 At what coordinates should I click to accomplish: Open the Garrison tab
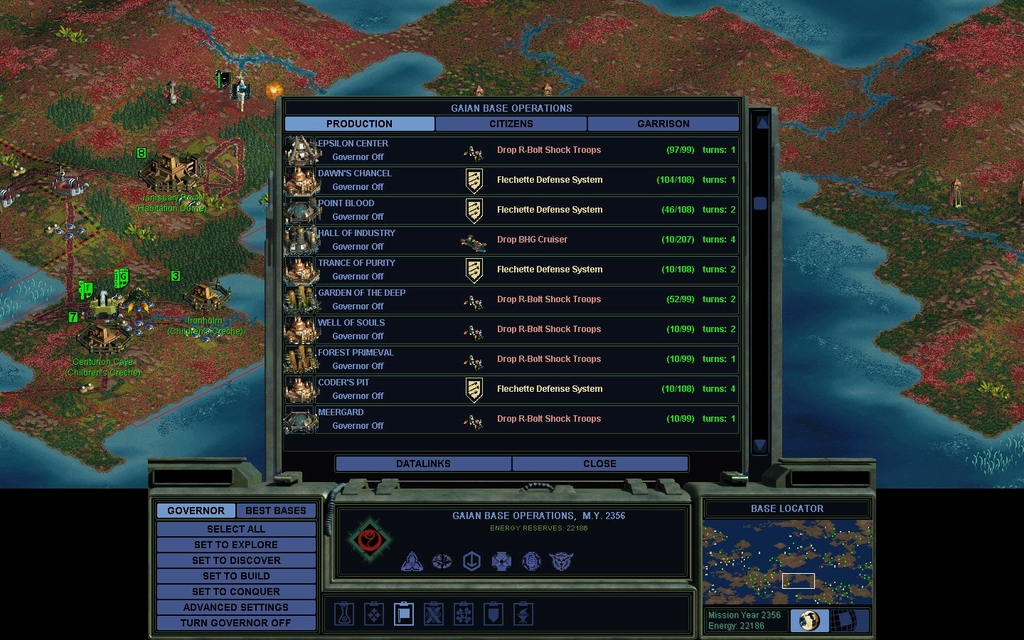(x=663, y=124)
